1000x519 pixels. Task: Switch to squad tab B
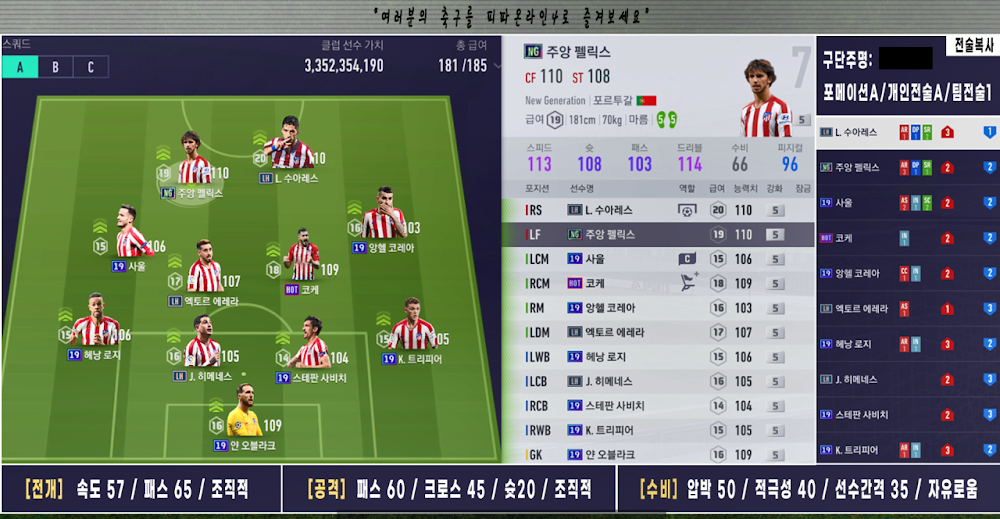click(55, 67)
